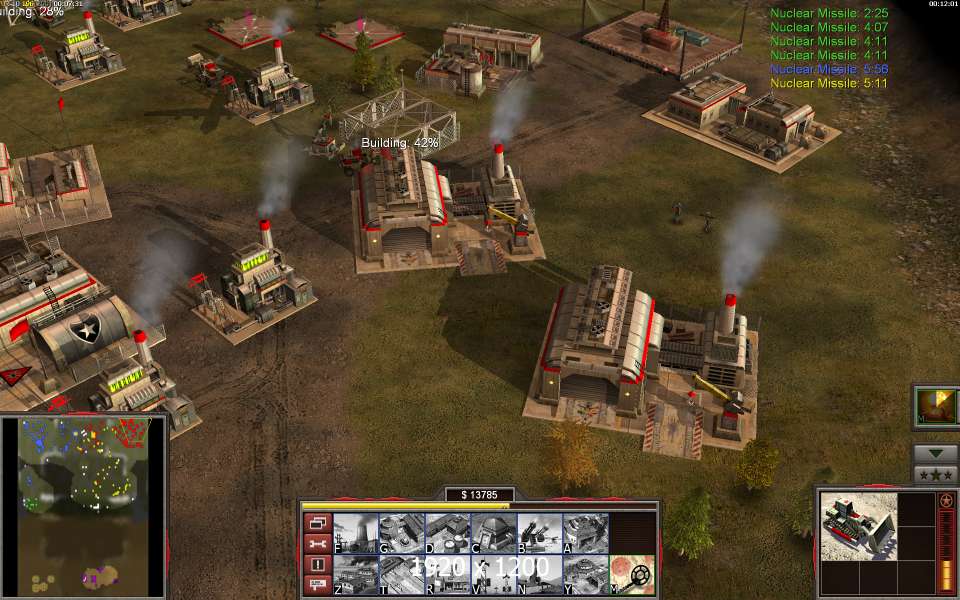The height and width of the screenshot is (600, 960).
Task: Click the red overlapping-windows button
Action: pos(317,523)
